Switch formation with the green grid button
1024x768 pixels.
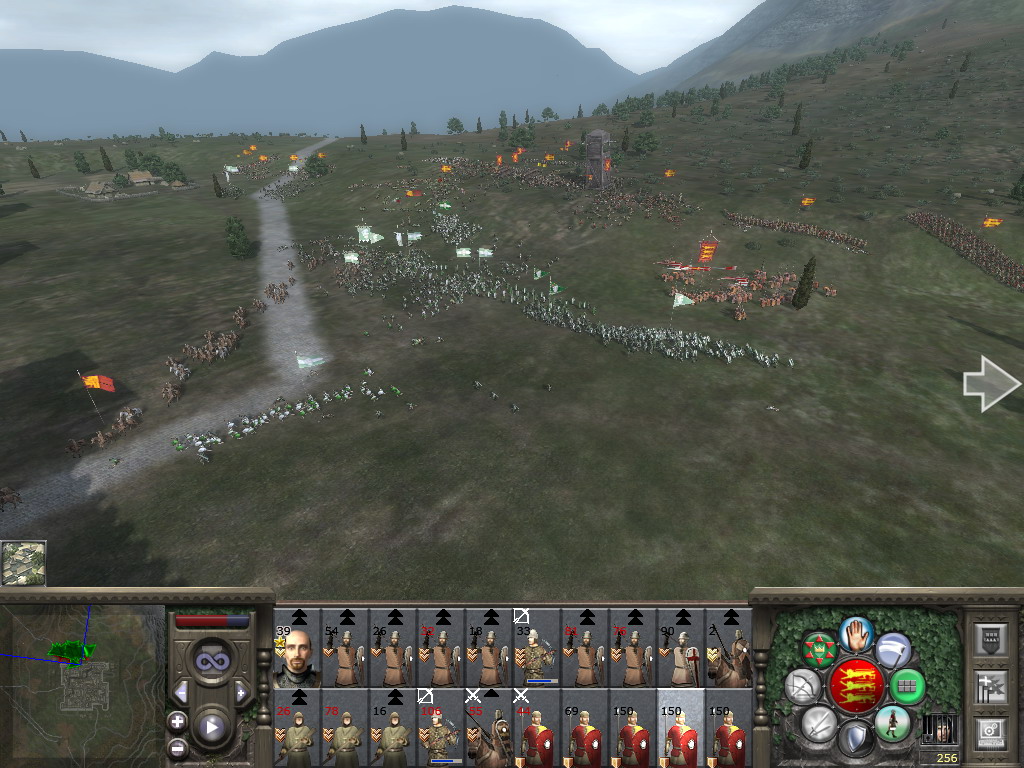coord(907,686)
